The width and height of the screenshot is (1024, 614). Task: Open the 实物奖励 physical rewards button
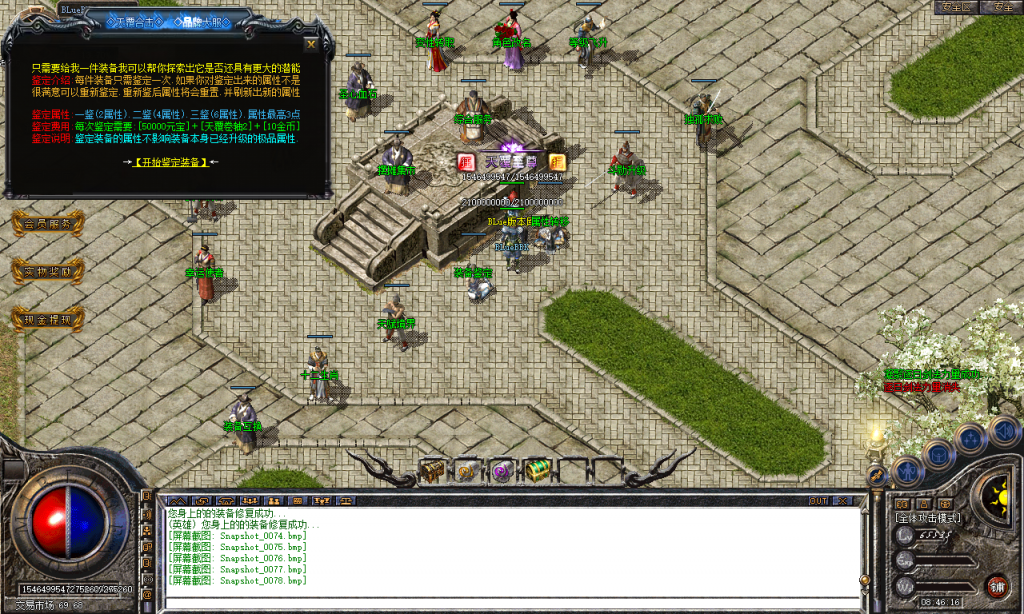click(47, 271)
